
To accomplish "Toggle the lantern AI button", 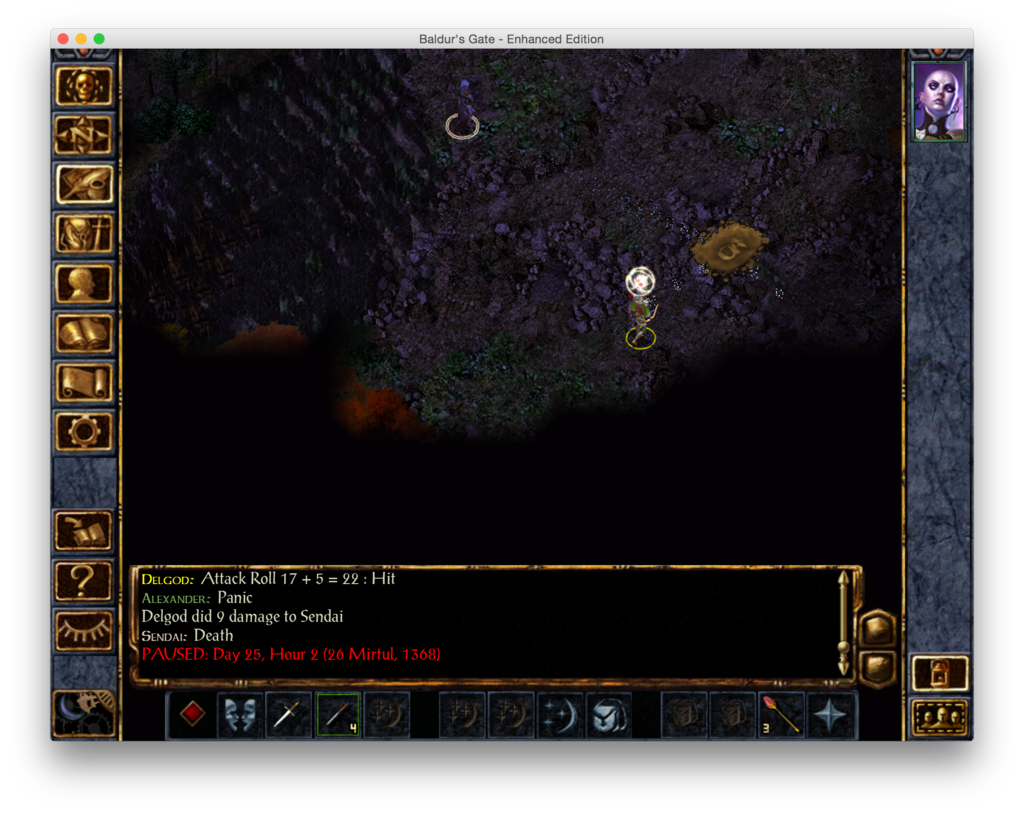I will (x=940, y=673).
